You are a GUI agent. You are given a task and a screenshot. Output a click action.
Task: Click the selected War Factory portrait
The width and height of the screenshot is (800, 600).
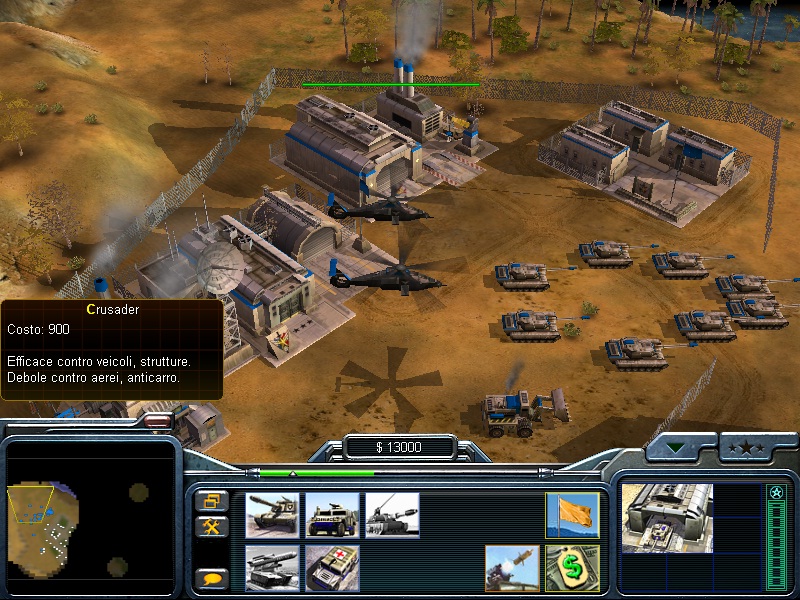pyautogui.click(x=667, y=518)
